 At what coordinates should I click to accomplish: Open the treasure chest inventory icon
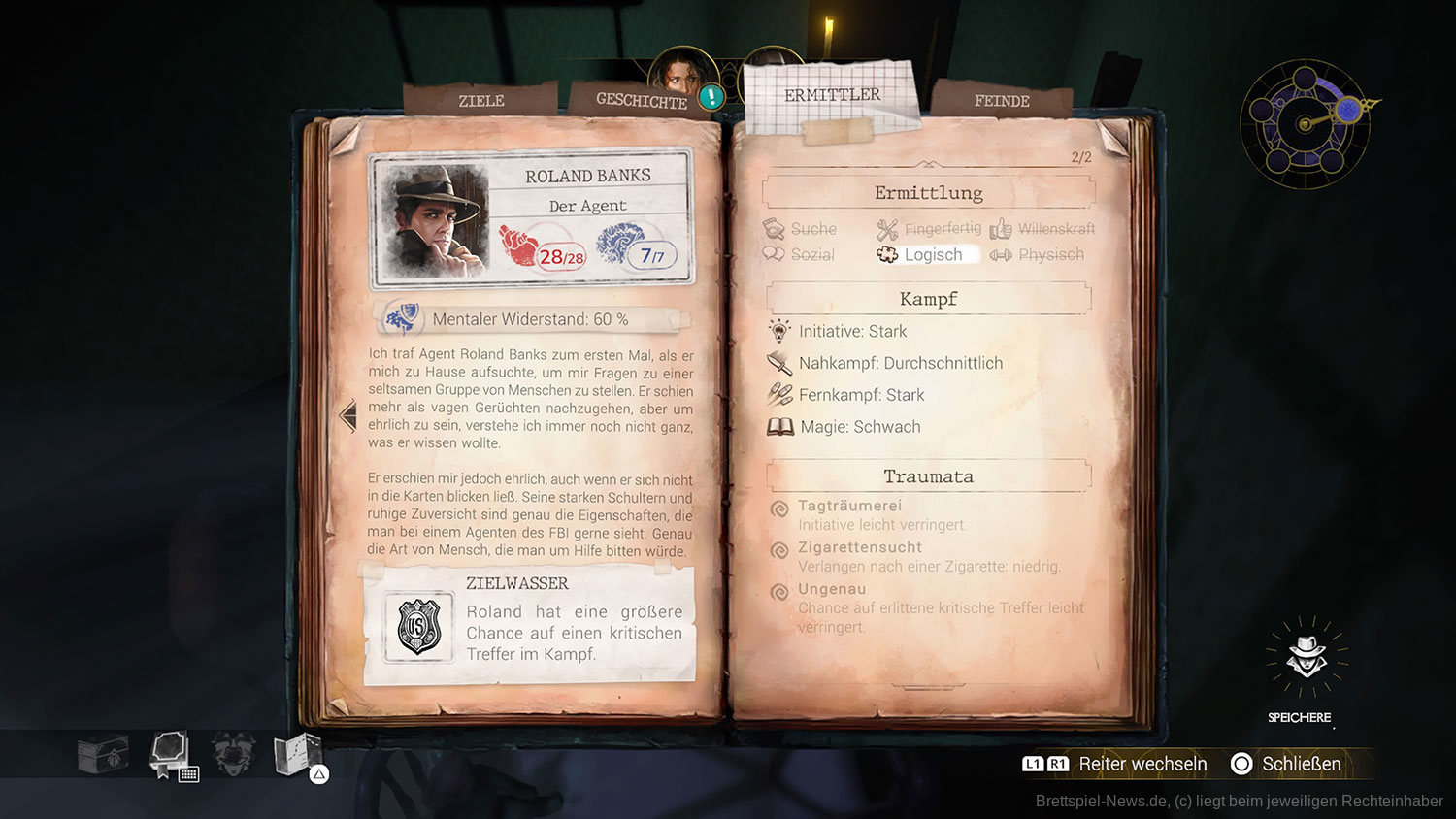point(102,753)
